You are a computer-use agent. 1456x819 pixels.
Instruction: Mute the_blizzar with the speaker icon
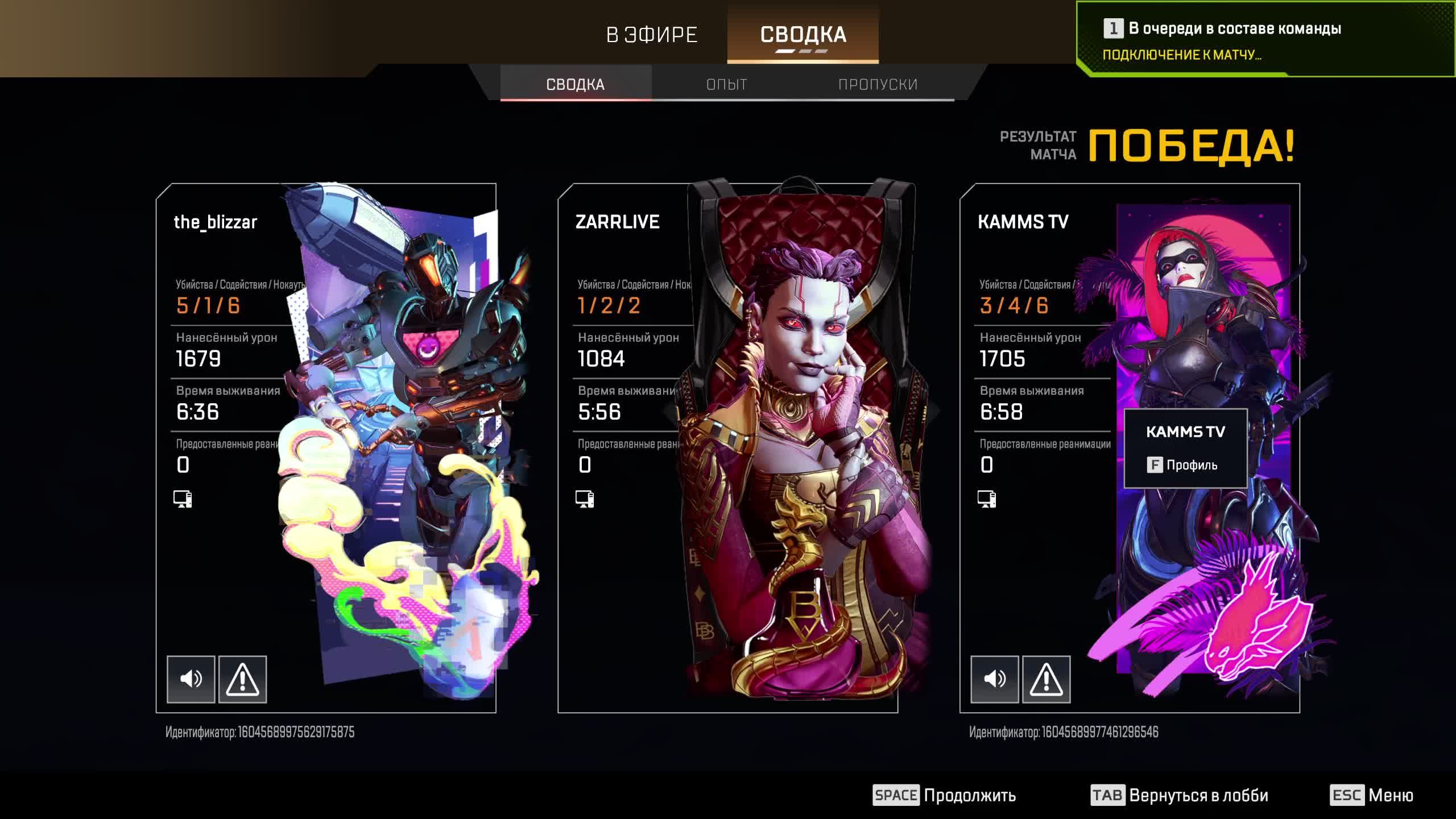[191, 678]
